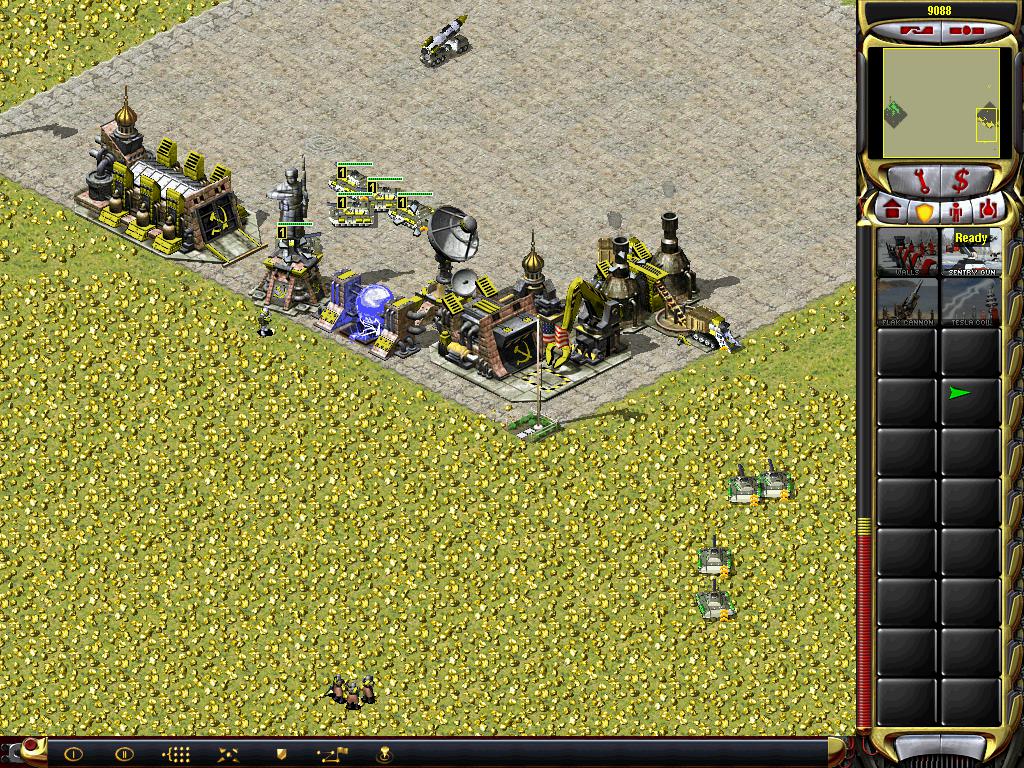Select units by type button
The width and height of the screenshot is (1024, 768).
[x=176, y=754]
